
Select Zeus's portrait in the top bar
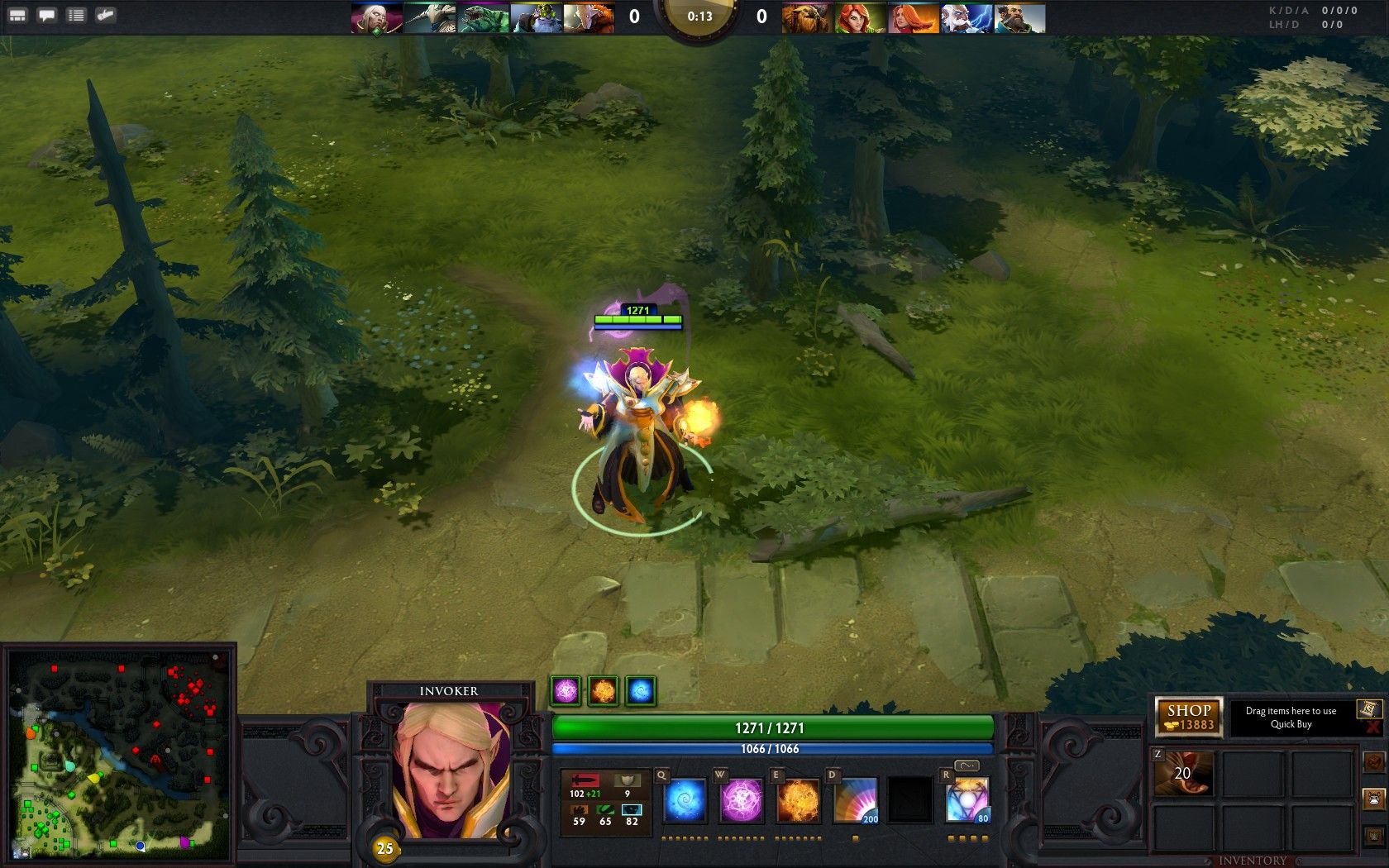tap(967, 17)
